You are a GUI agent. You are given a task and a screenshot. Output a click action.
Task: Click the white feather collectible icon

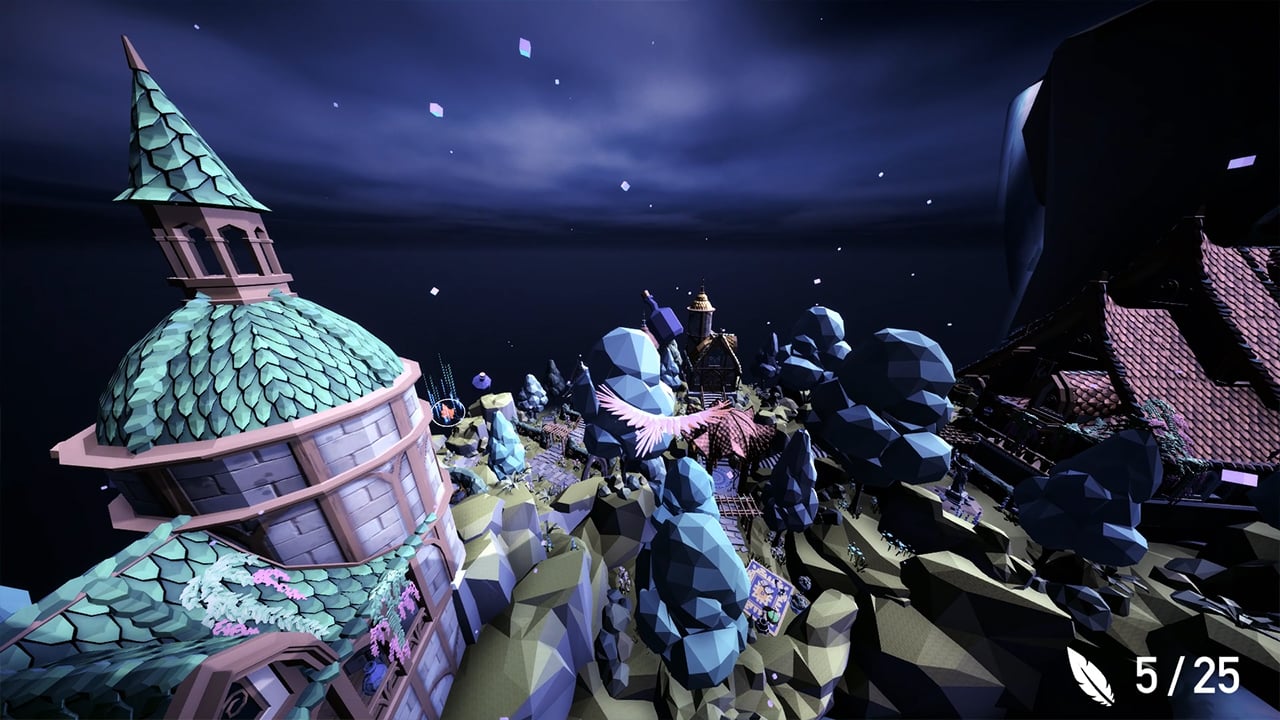pyautogui.click(x=1090, y=676)
